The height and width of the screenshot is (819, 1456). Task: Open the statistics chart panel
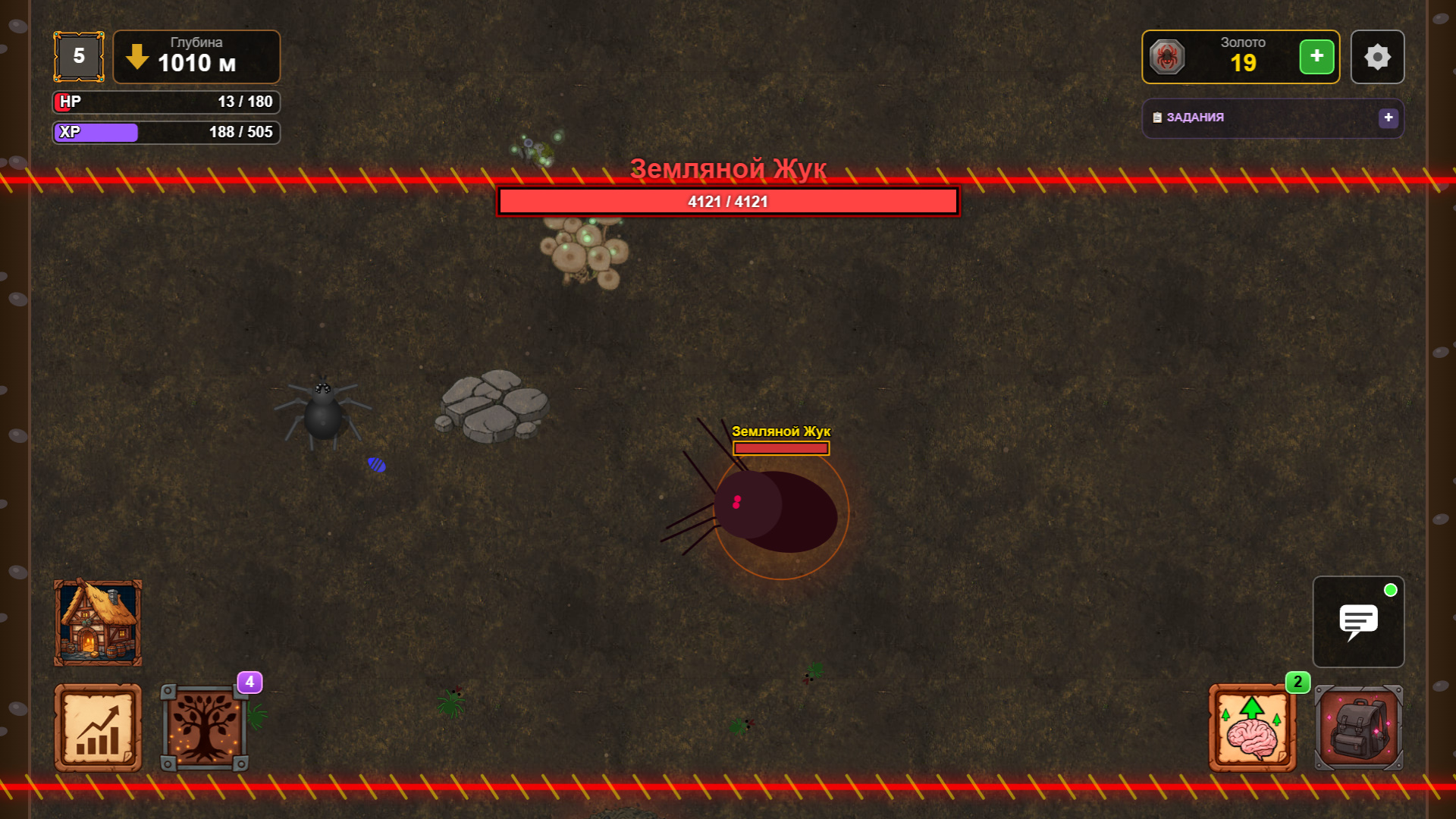click(x=97, y=727)
